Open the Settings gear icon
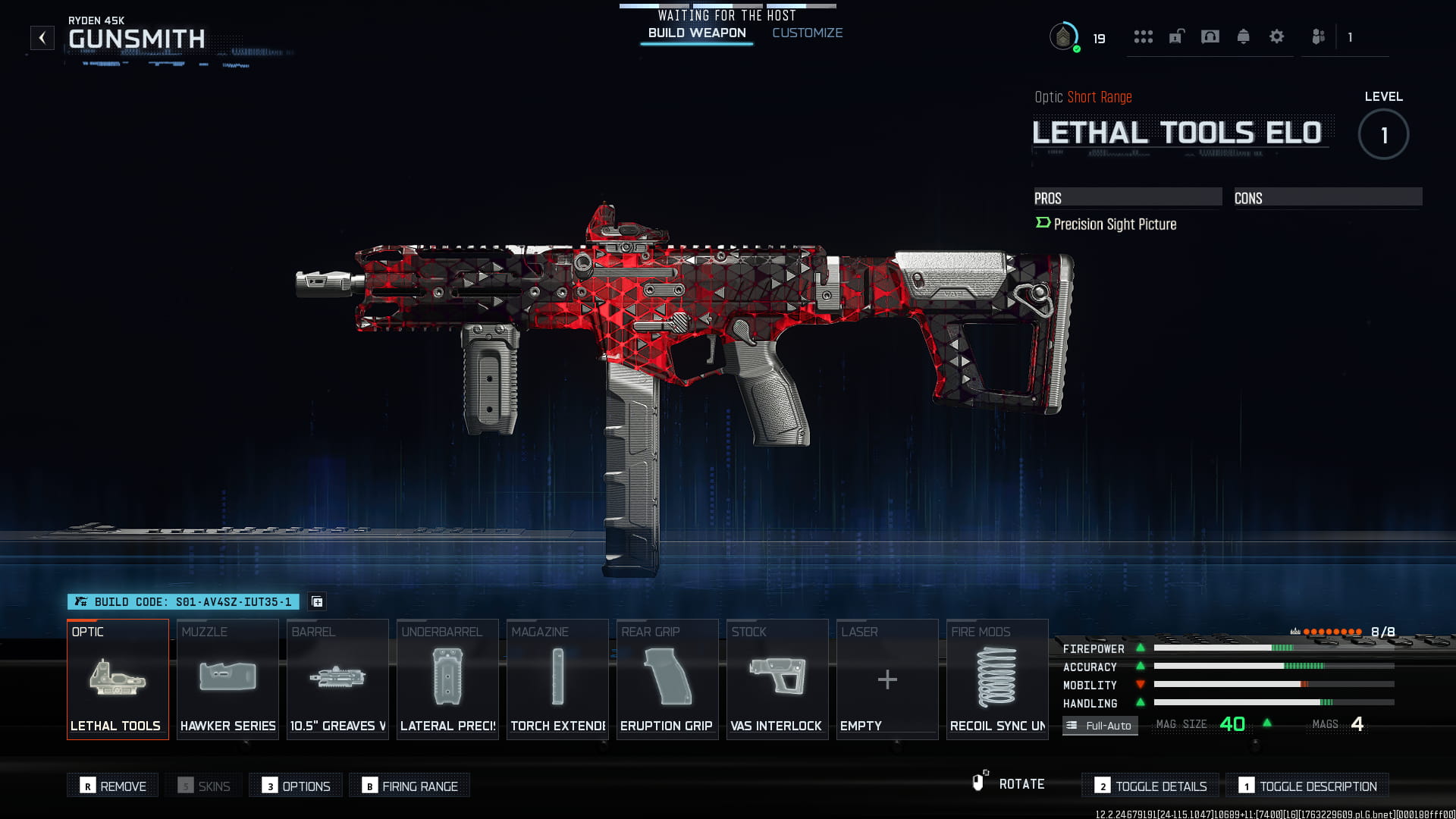Viewport: 1456px width, 819px height. point(1277,36)
